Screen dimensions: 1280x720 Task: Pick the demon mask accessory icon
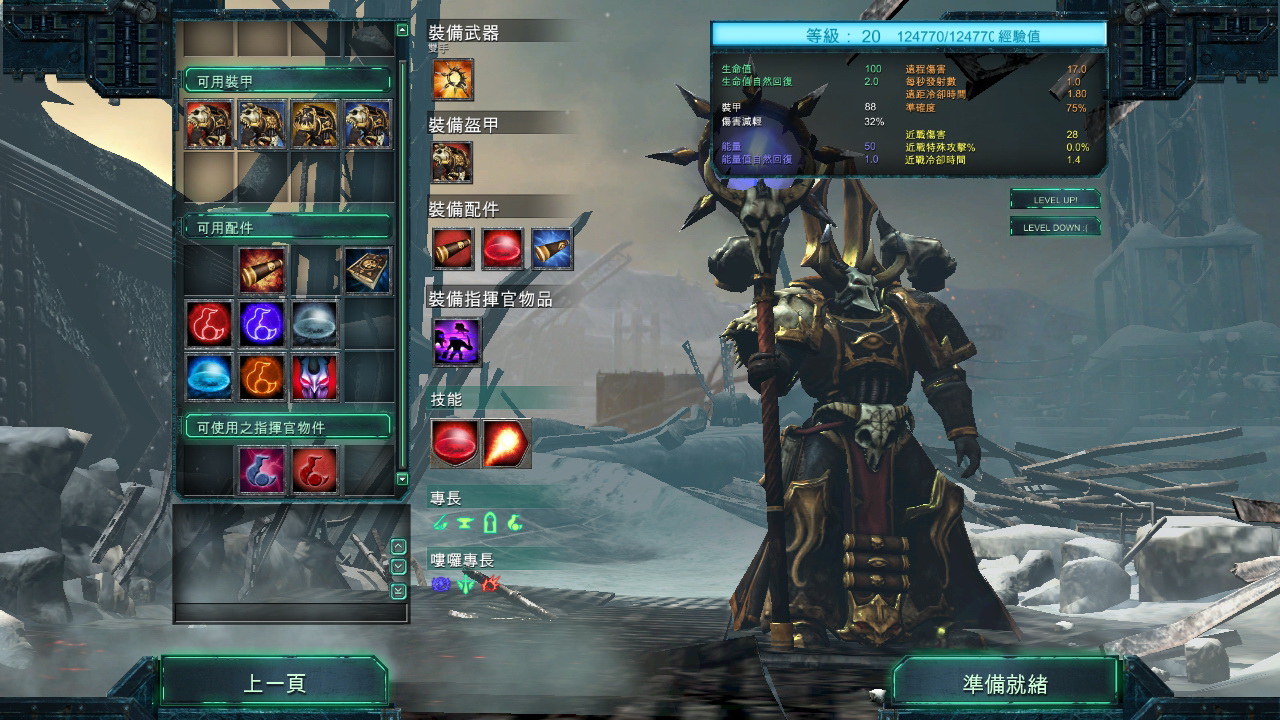(314, 378)
